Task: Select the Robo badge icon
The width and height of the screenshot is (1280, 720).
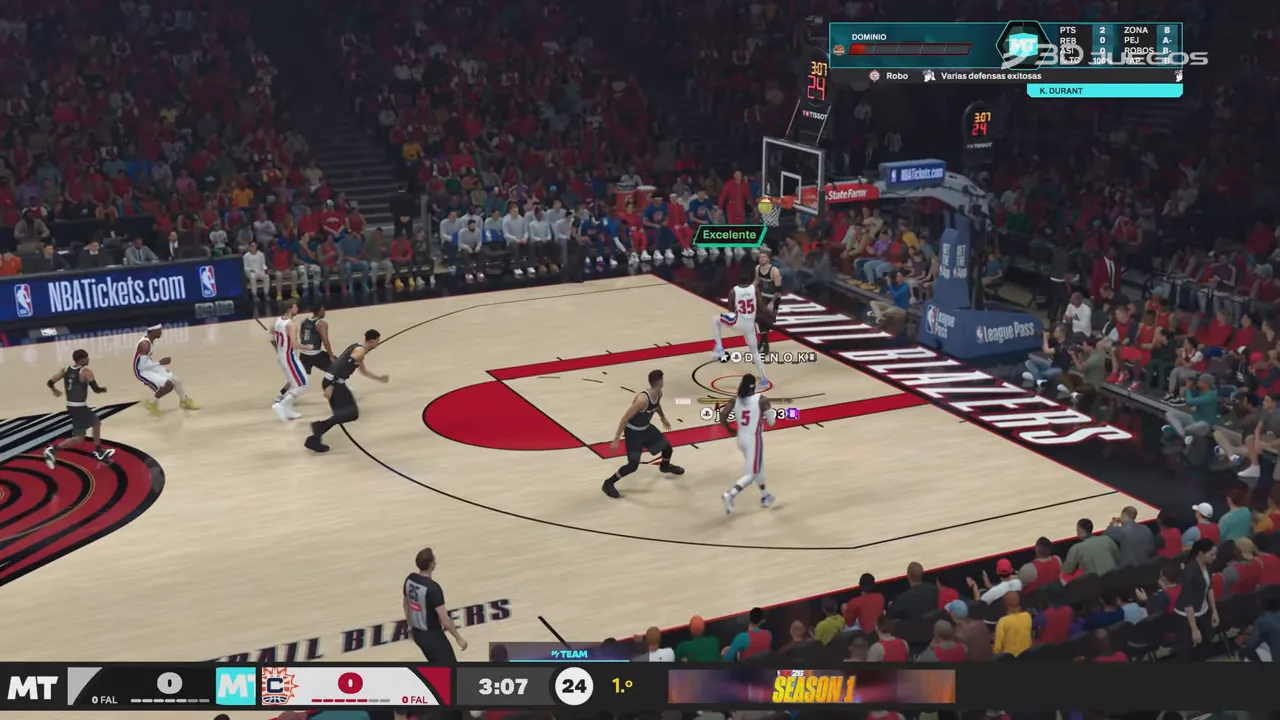Action: tap(875, 75)
